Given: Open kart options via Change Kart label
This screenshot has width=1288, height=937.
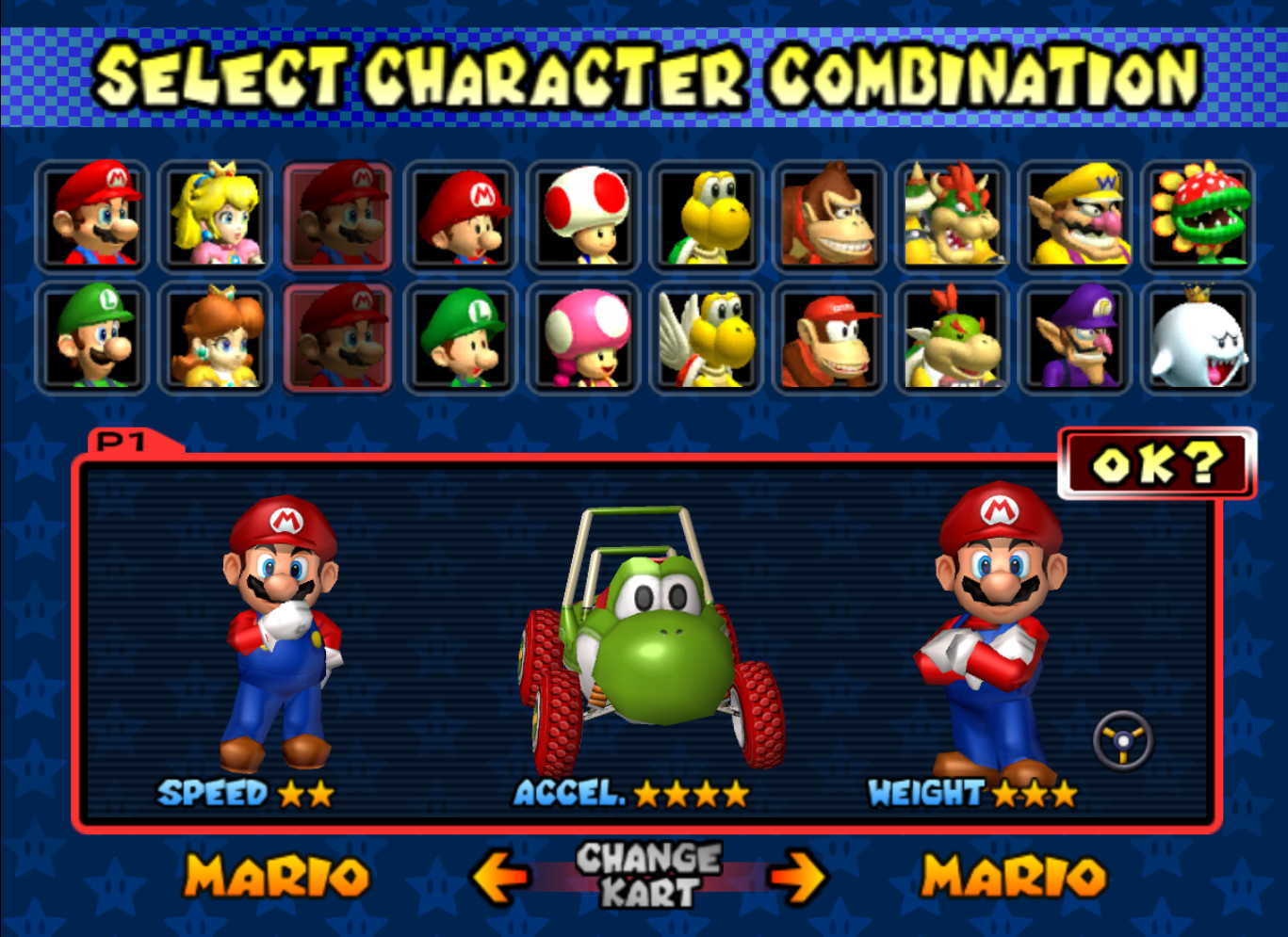Looking at the screenshot, I should (644, 874).
